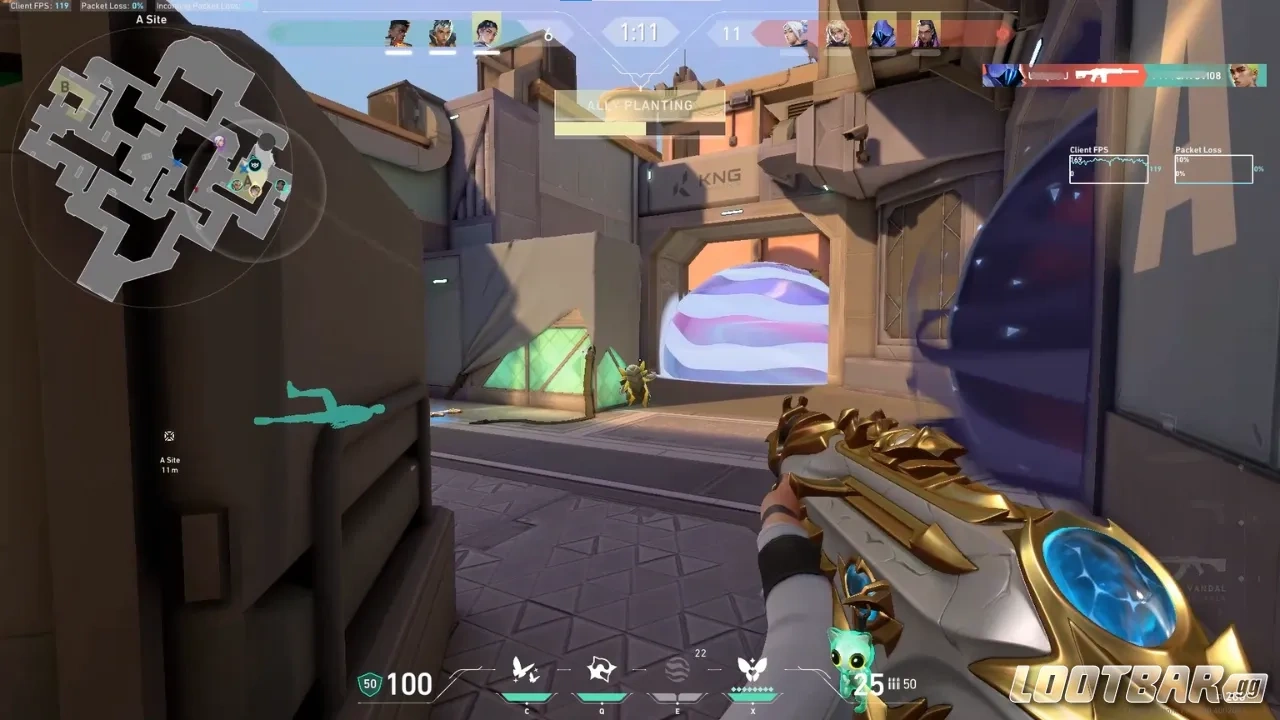Select the first enemy agent portrait
Screen dimensions: 1280x720
793,30
